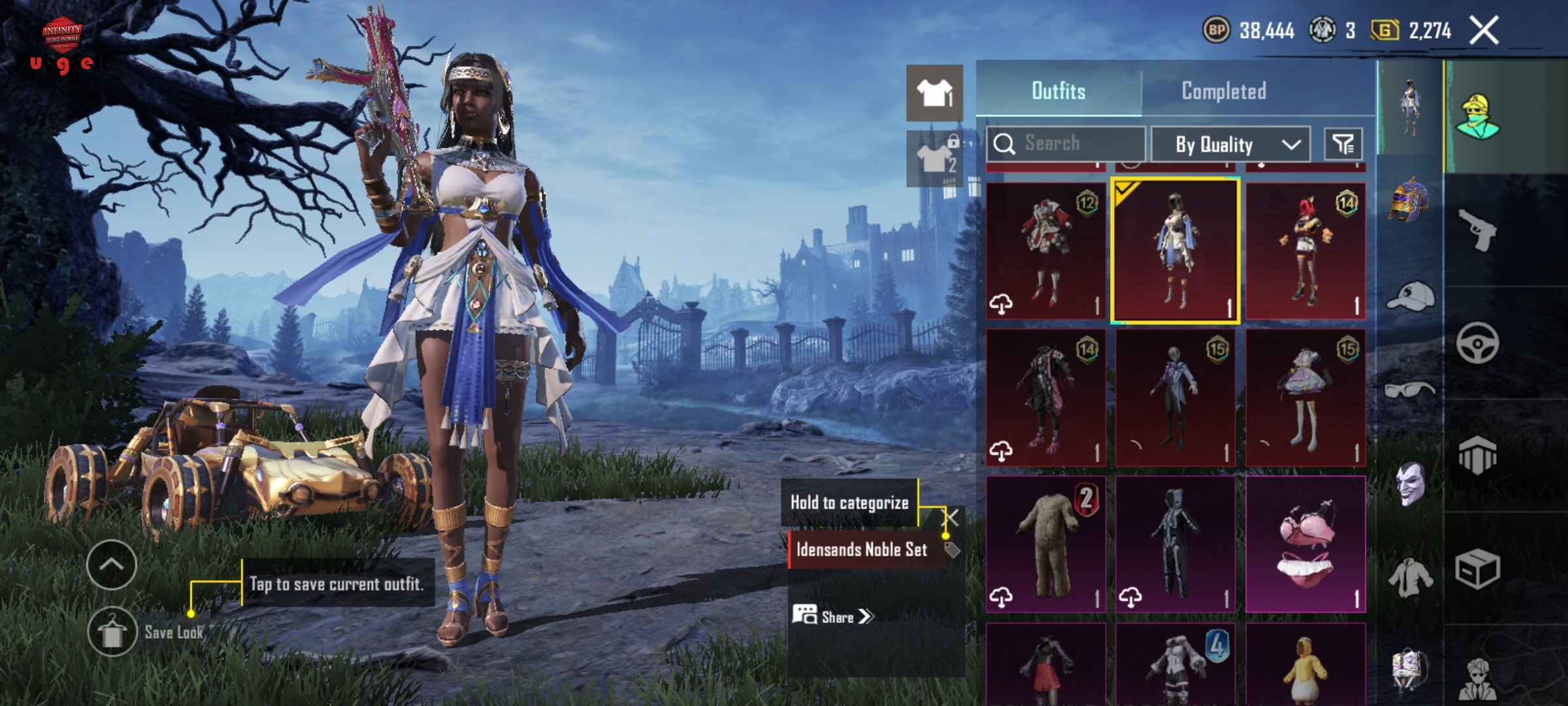Select the joker mask category

coord(1410,484)
